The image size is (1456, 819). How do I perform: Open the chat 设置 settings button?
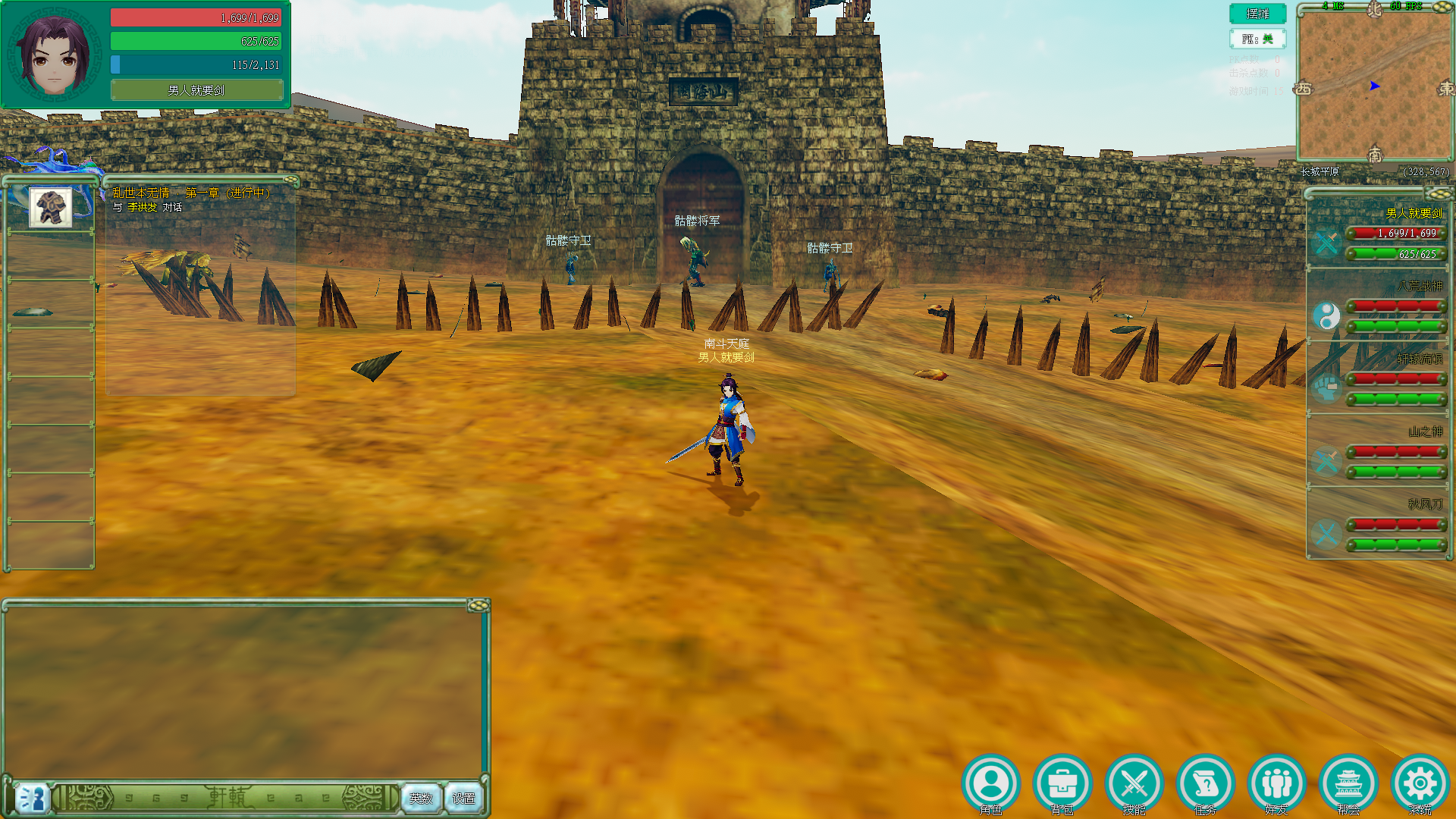[x=463, y=798]
